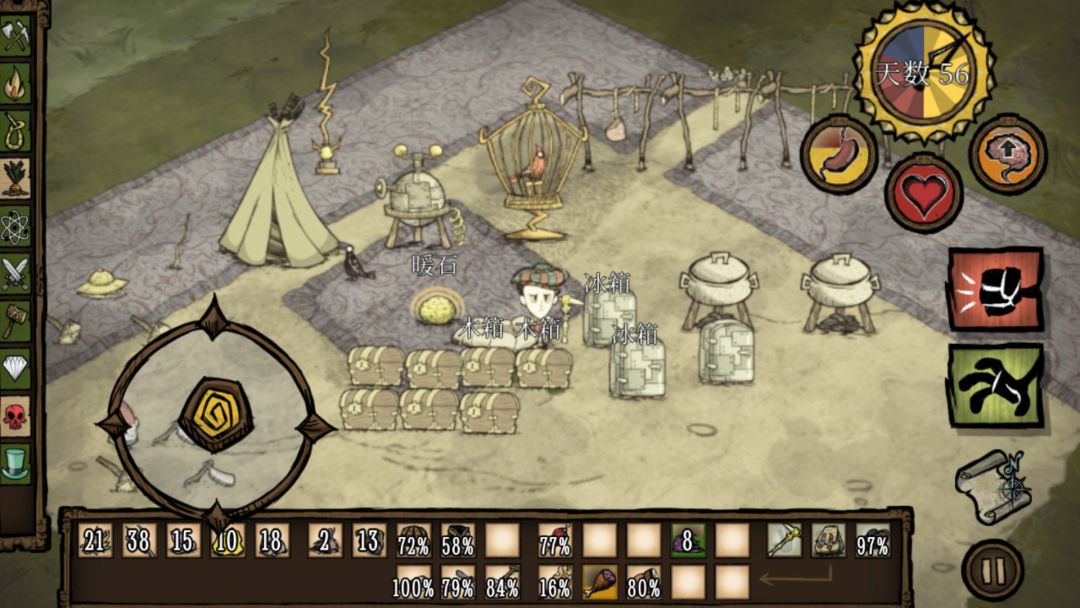Pause the game
Image resolution: width=1080 pixels, height=608 pixels.
[x=992, y=570]
